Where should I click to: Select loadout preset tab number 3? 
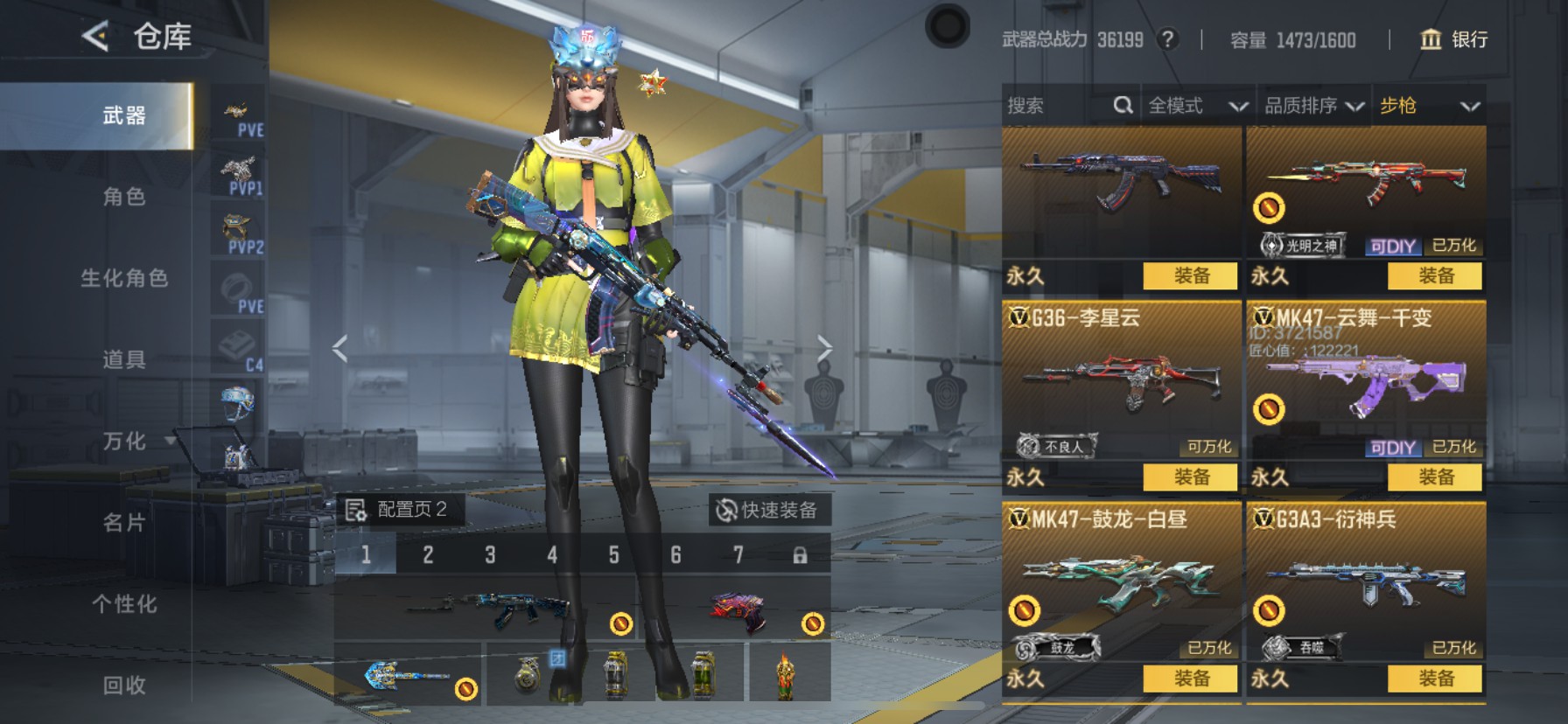(489, 554)
